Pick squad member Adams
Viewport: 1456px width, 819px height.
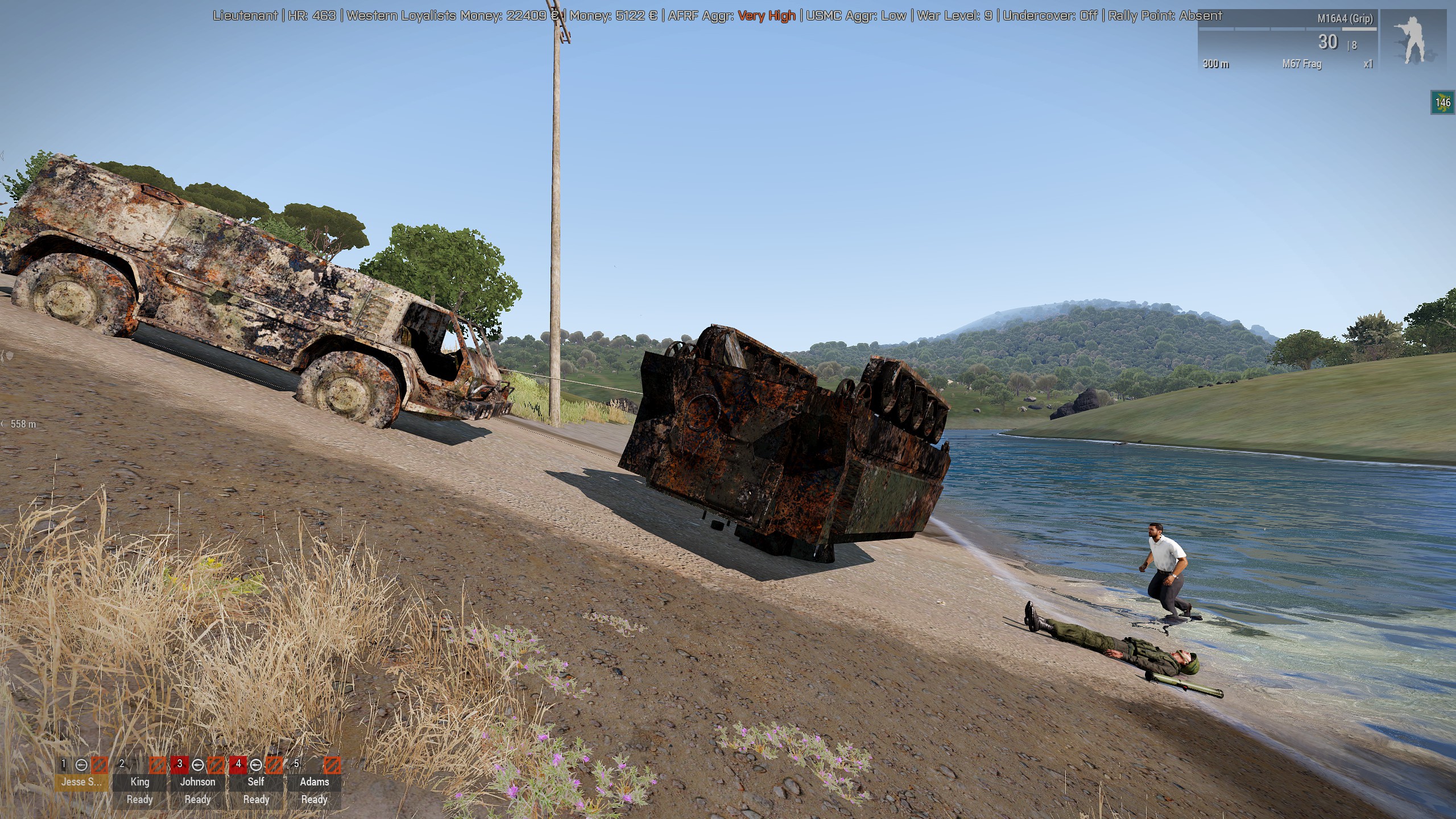click(x=314, y=781)
